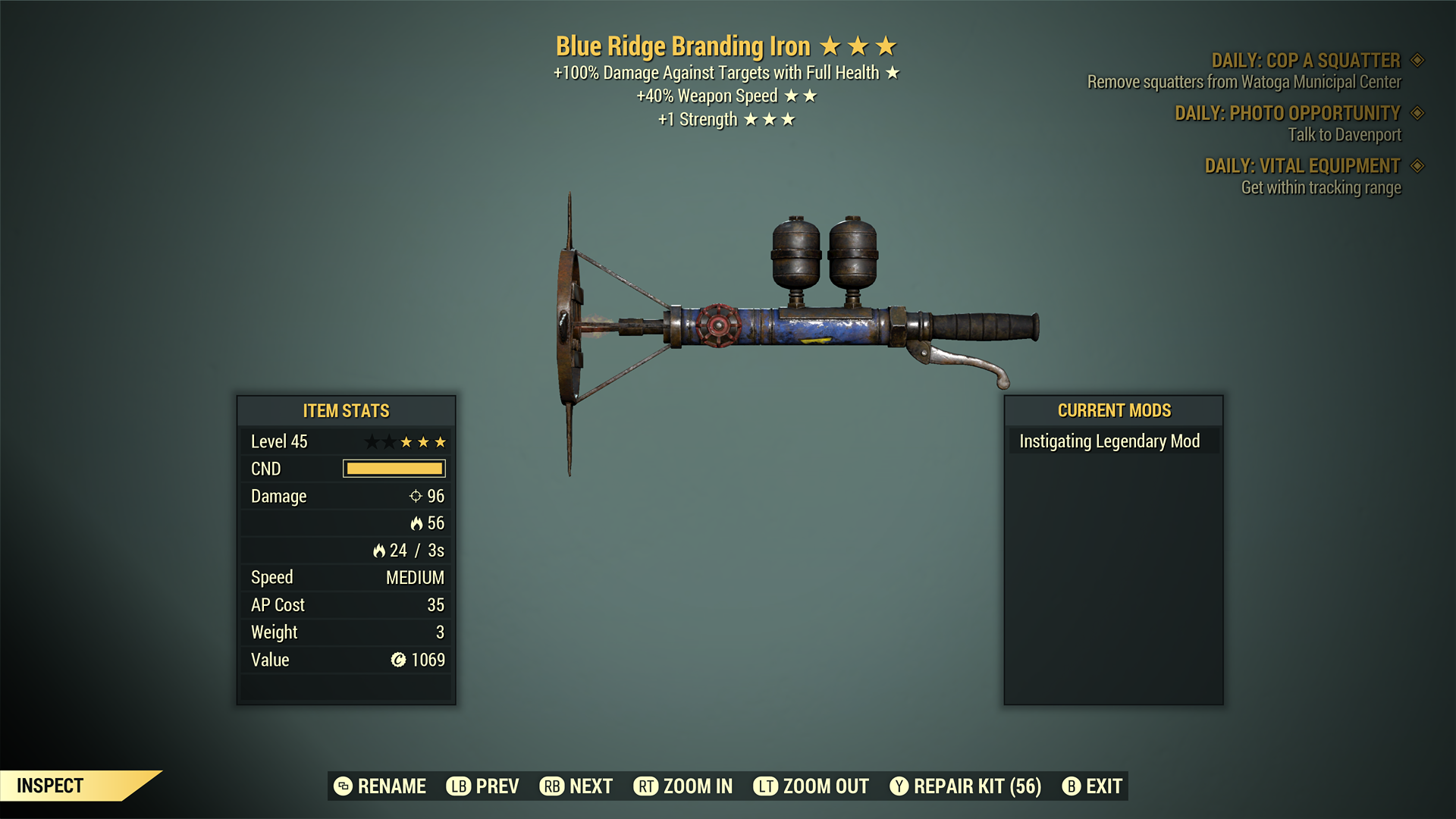Click the star rating on the Level 45 row
Image resolution: width=1456 pixels, height=819 pixels.
(x=407, y=441)
